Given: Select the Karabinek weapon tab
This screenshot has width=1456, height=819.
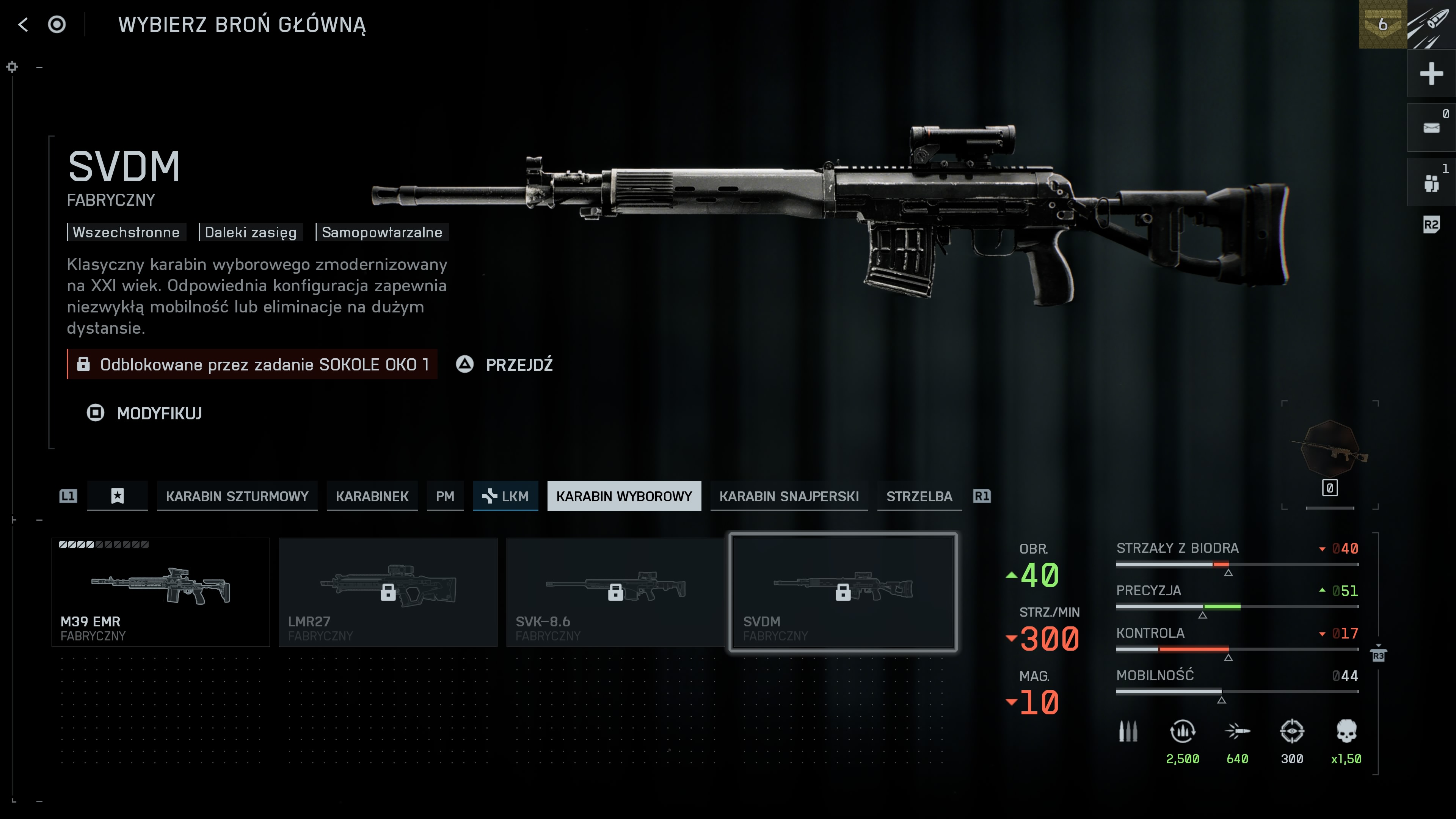Looking at the screenshot, I should click(371, 496).
